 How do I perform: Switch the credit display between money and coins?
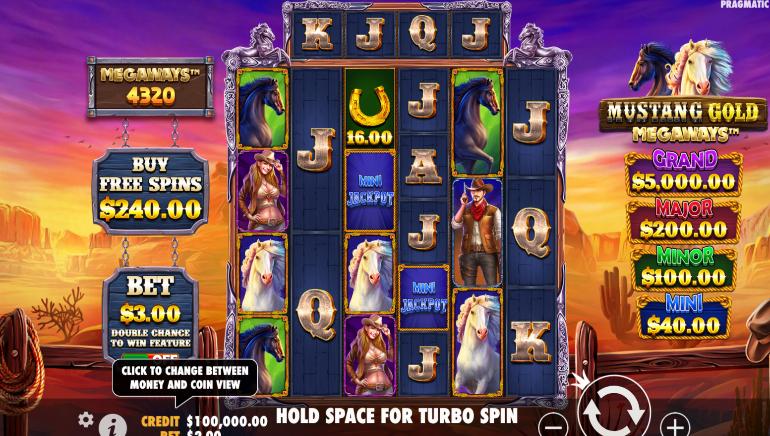pos(204,421)
